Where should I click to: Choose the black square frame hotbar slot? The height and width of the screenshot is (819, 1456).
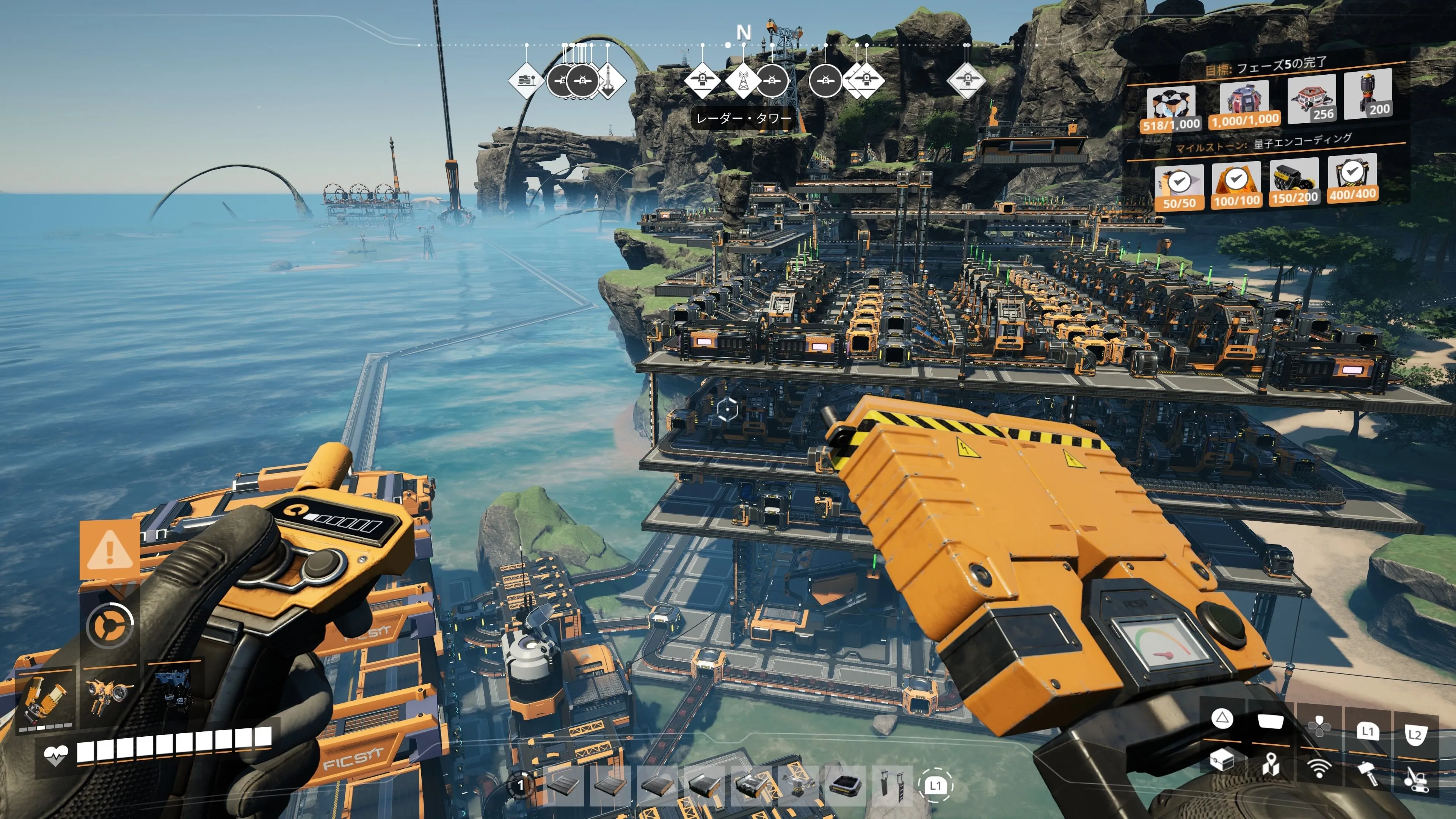846,784
